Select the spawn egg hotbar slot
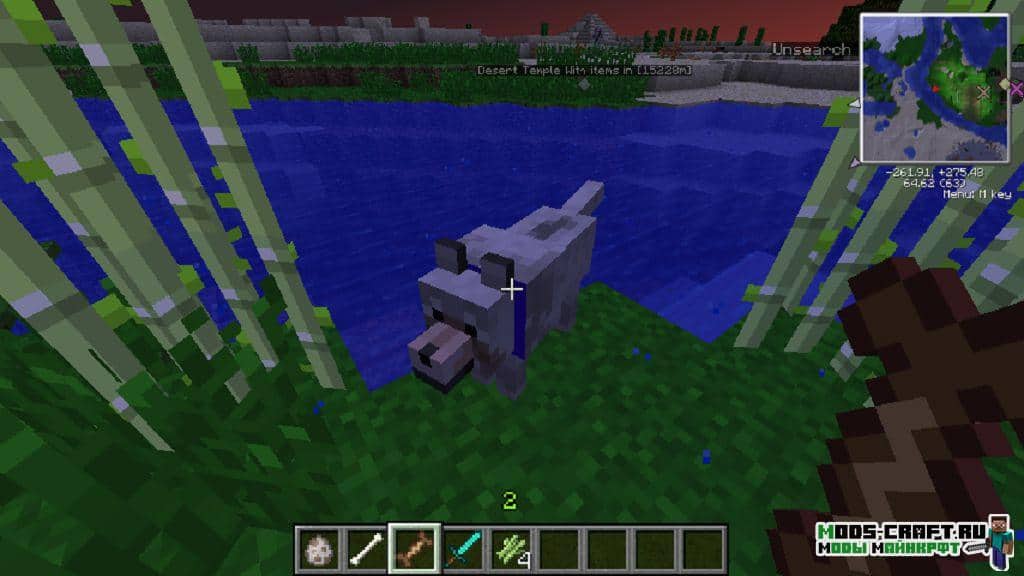 320,549
